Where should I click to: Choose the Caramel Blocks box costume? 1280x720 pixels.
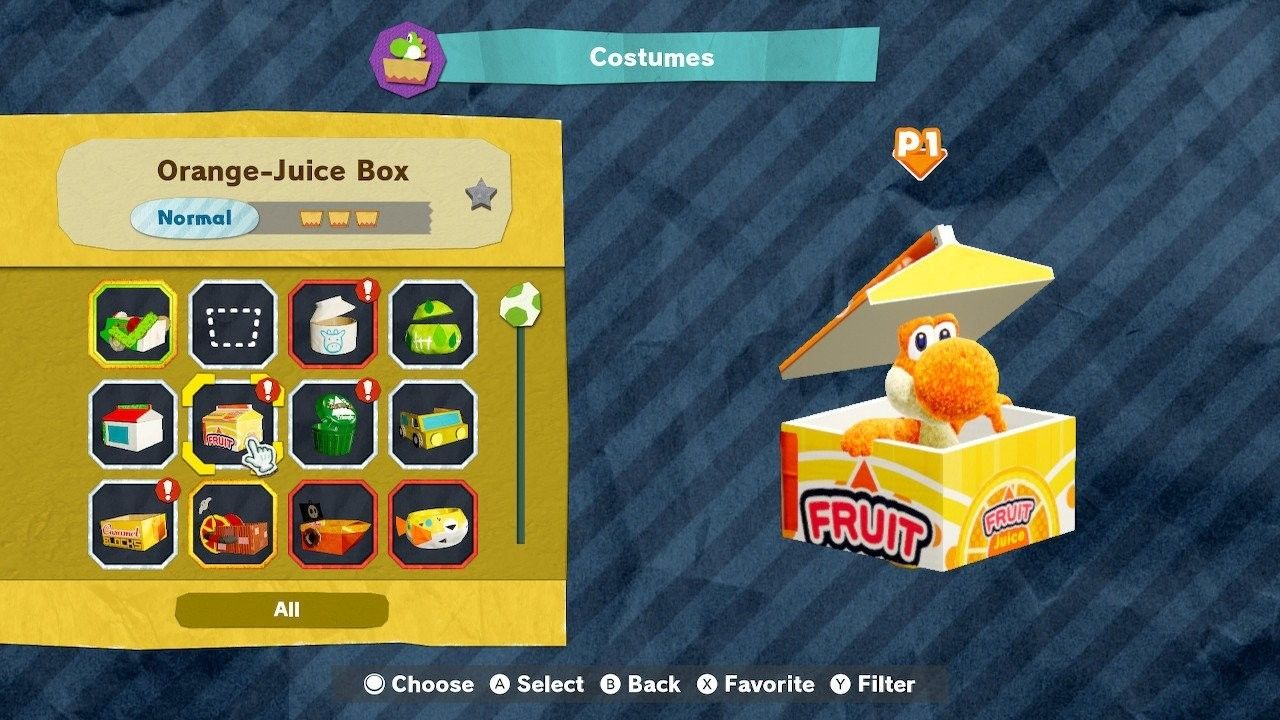point(132,524)
